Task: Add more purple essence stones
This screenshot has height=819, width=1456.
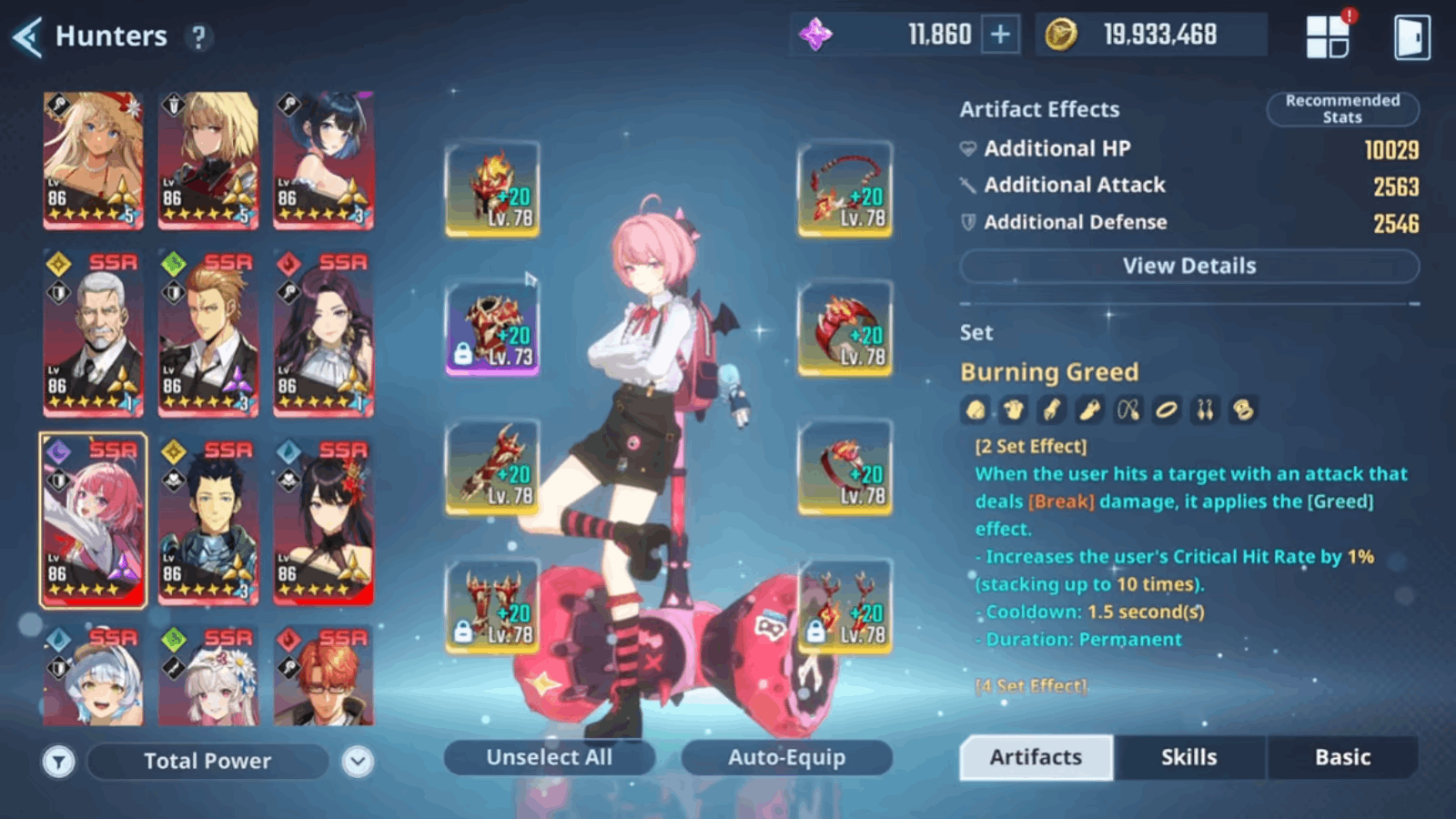Action: (x=1000, y=35)
